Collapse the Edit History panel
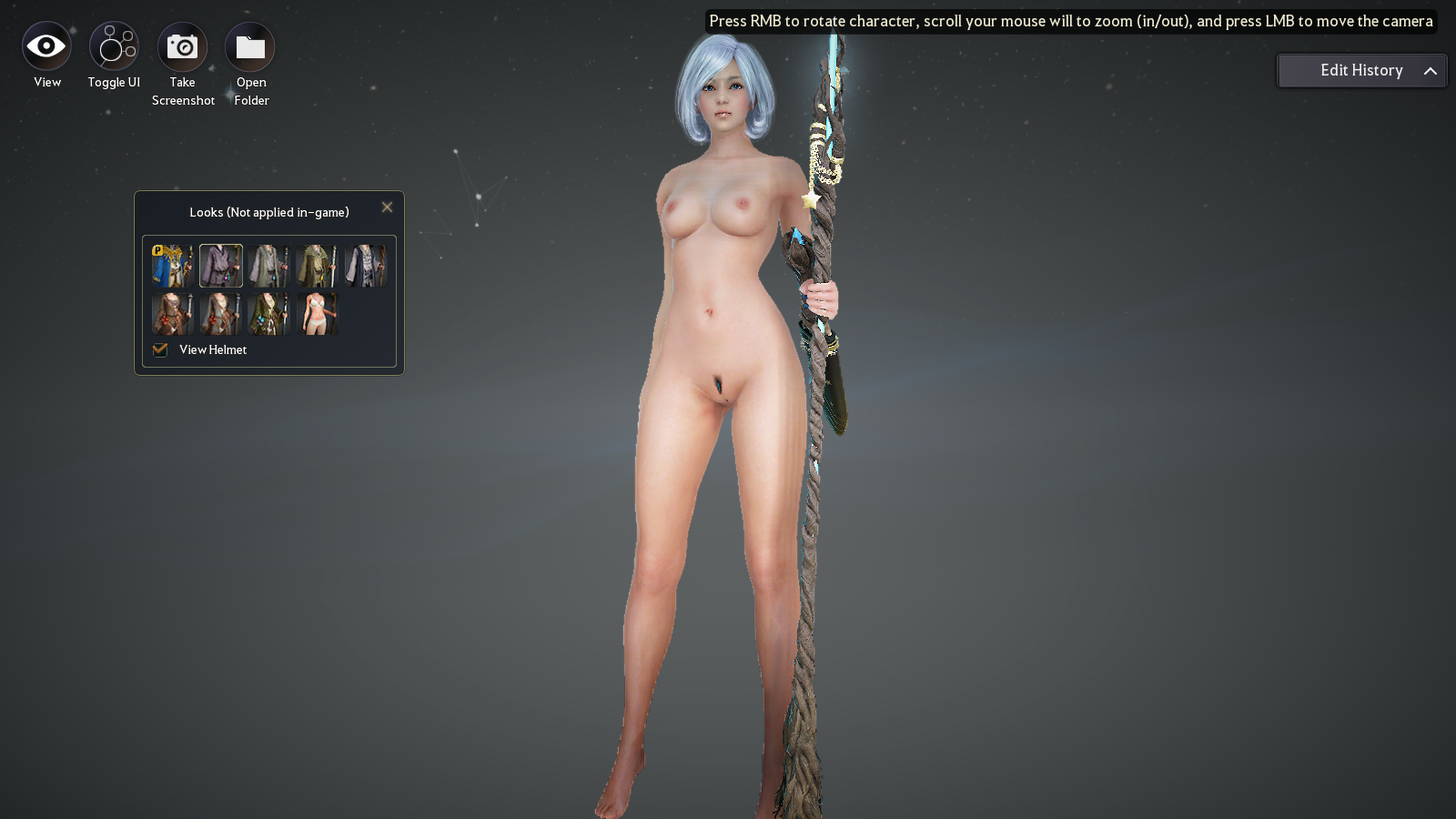This screenshot has height=819, width=1456. click(x=1428, y=70)
